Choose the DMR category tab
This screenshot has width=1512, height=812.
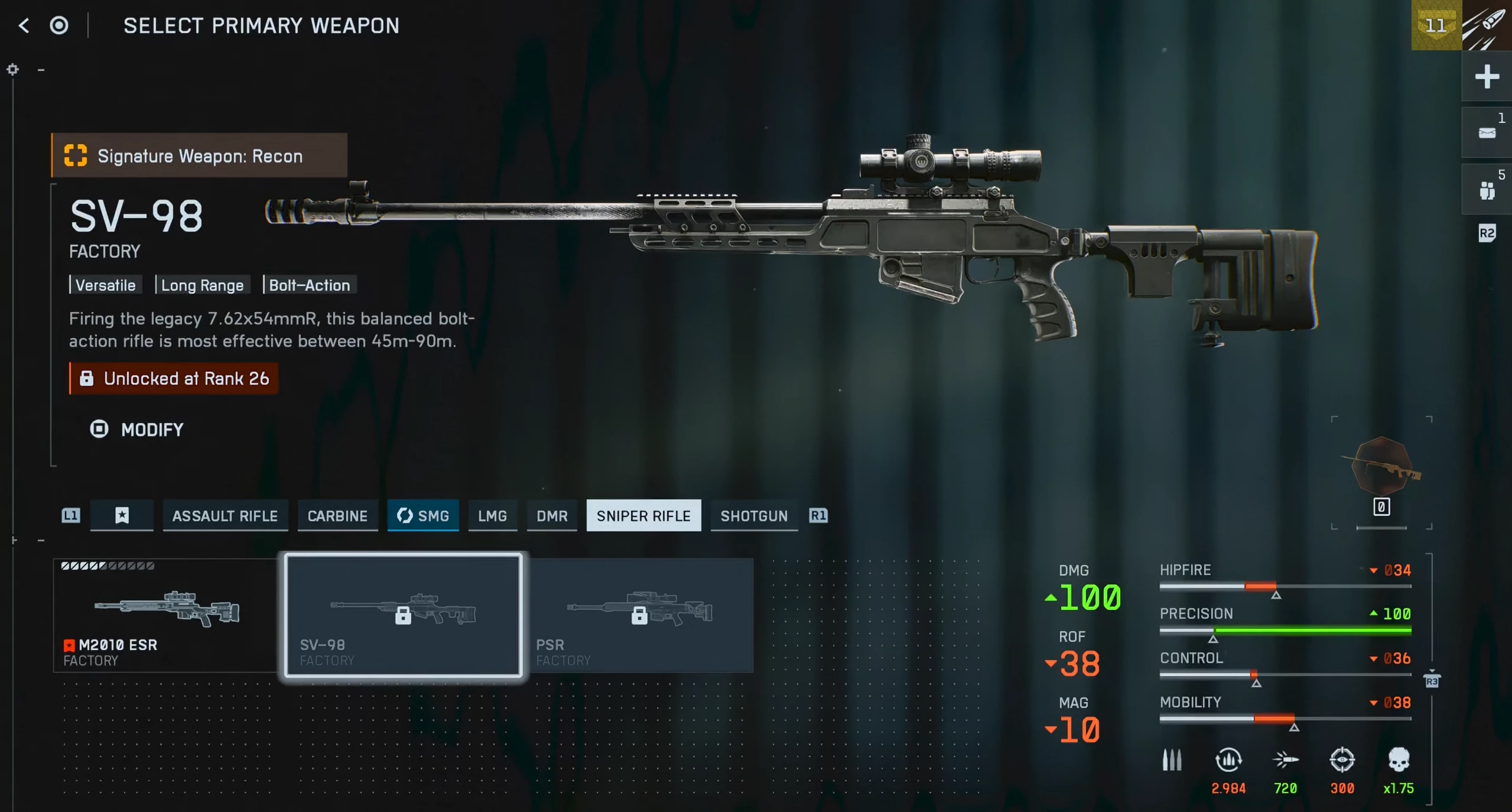pos(552,516)
